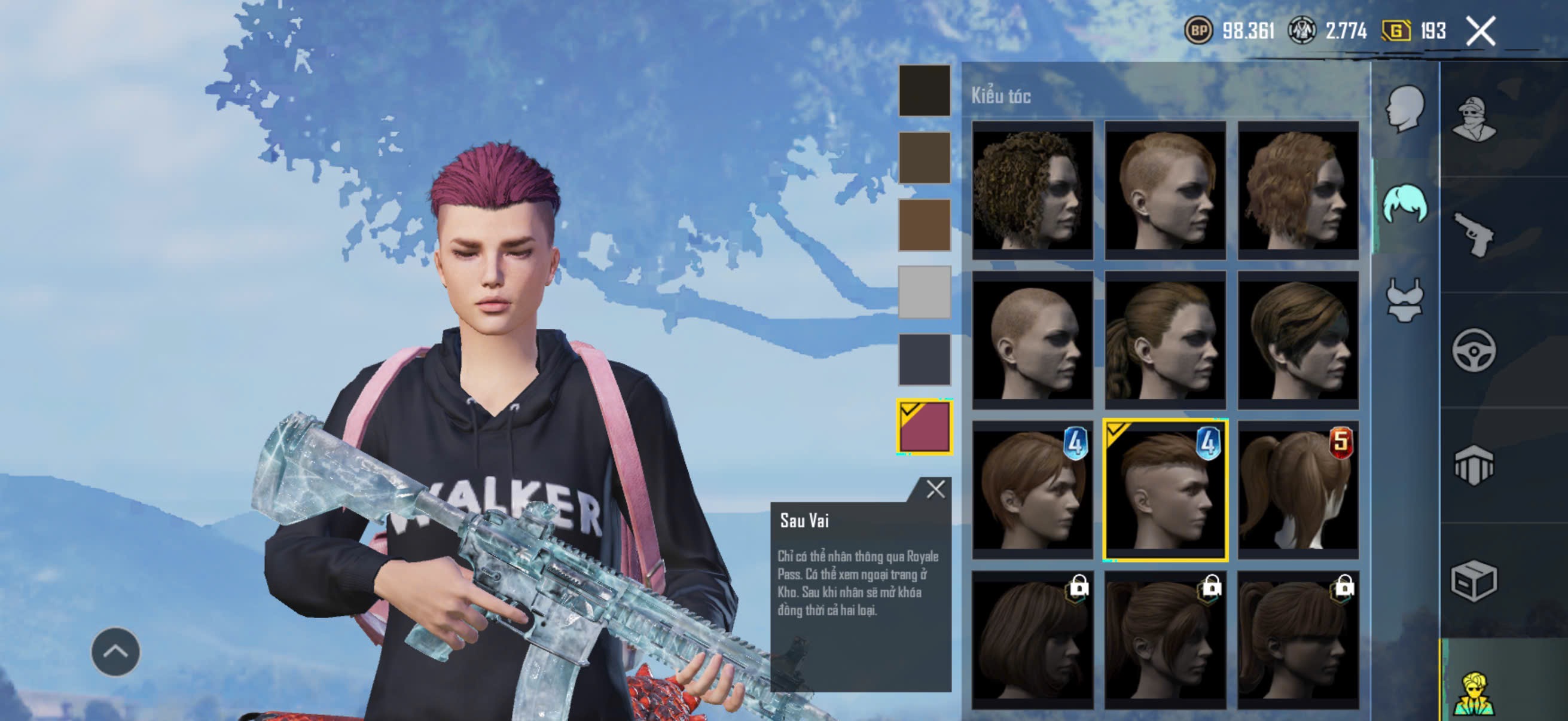
Task: Select the braided ponytail hairstyle
Action: (1165, 340)
